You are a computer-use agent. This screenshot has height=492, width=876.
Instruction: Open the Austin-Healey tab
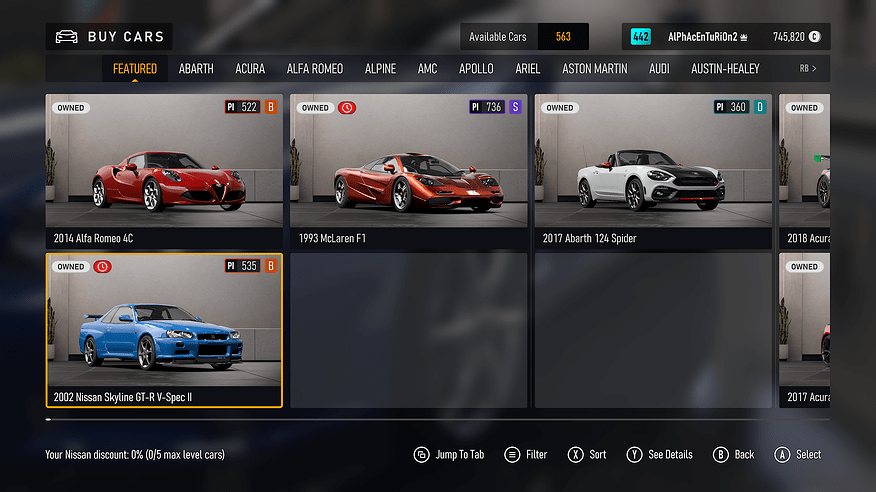[x=725, y=69]
